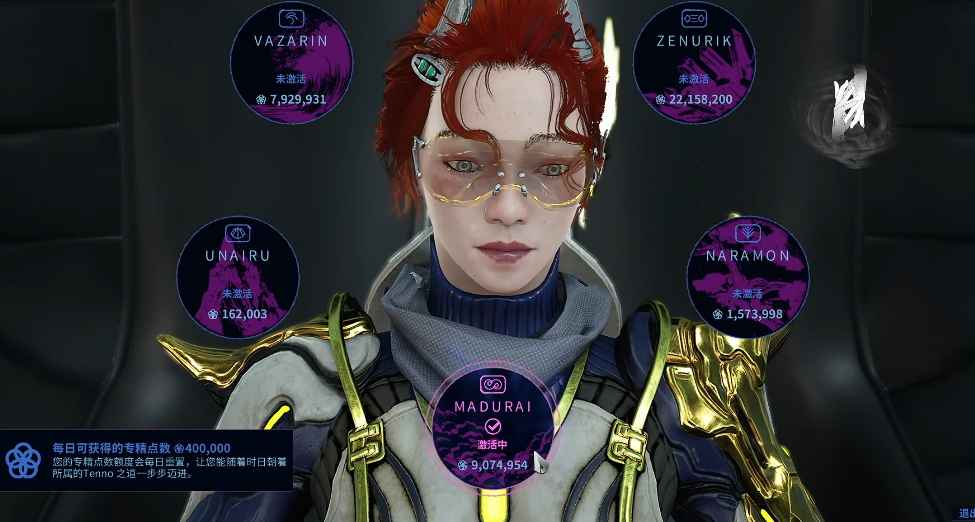Open the active Madurai focus school
The image size is (975, 522).
pyautogui.click(x=491, y=426)
